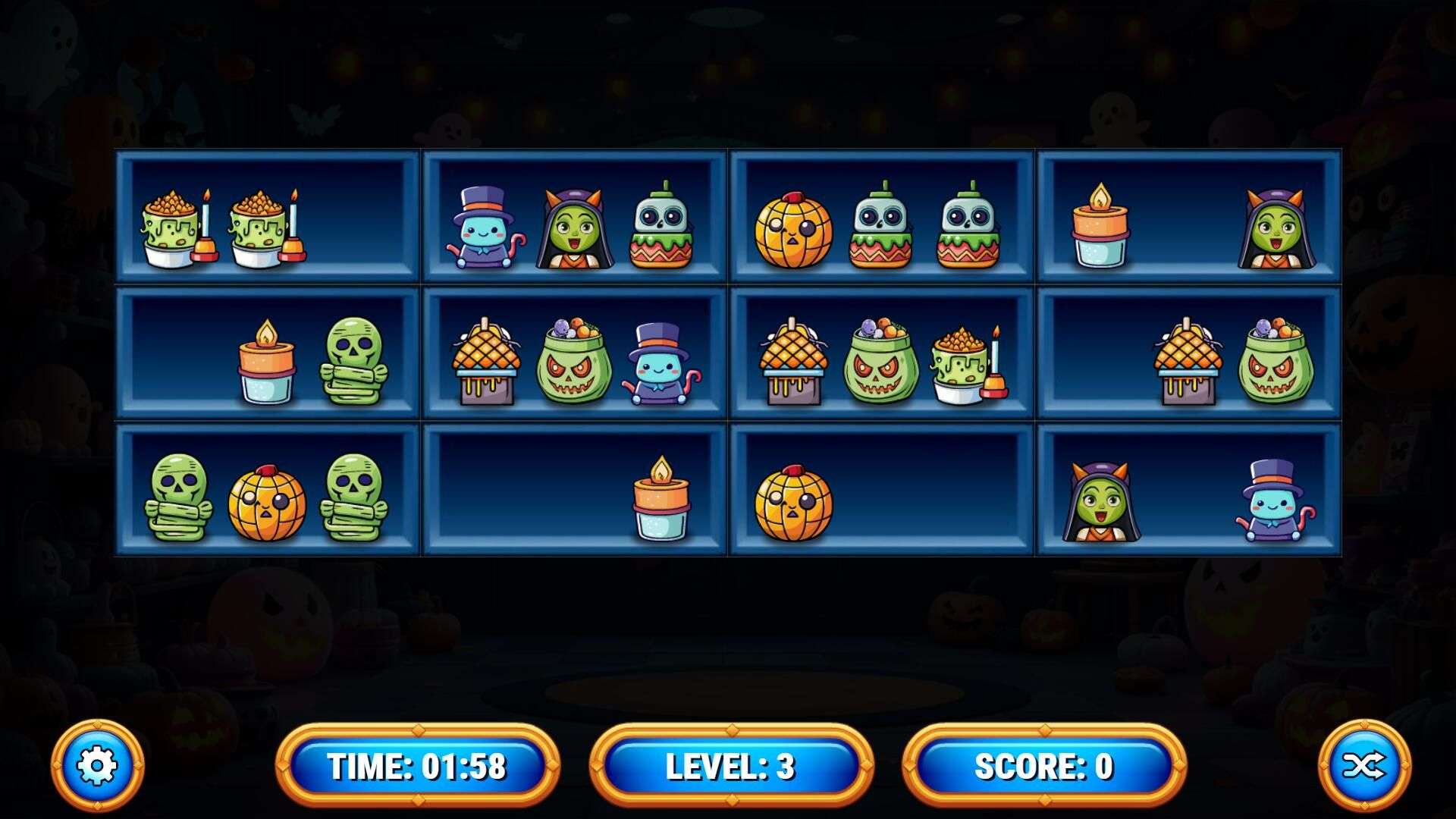This screenshot has width=1456, height=819.
Task: Open the settings gear button
Action: [97, 766]
